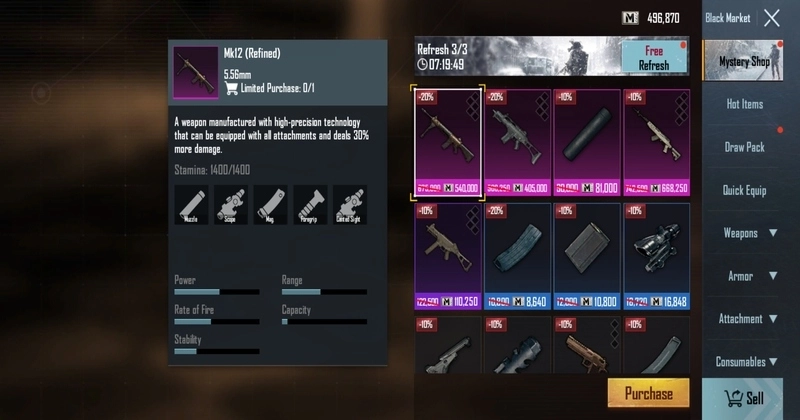Select the Quick Equip category
Viewport: 800px width, 420px height.
pyautogui.click(x=743, y=190)
